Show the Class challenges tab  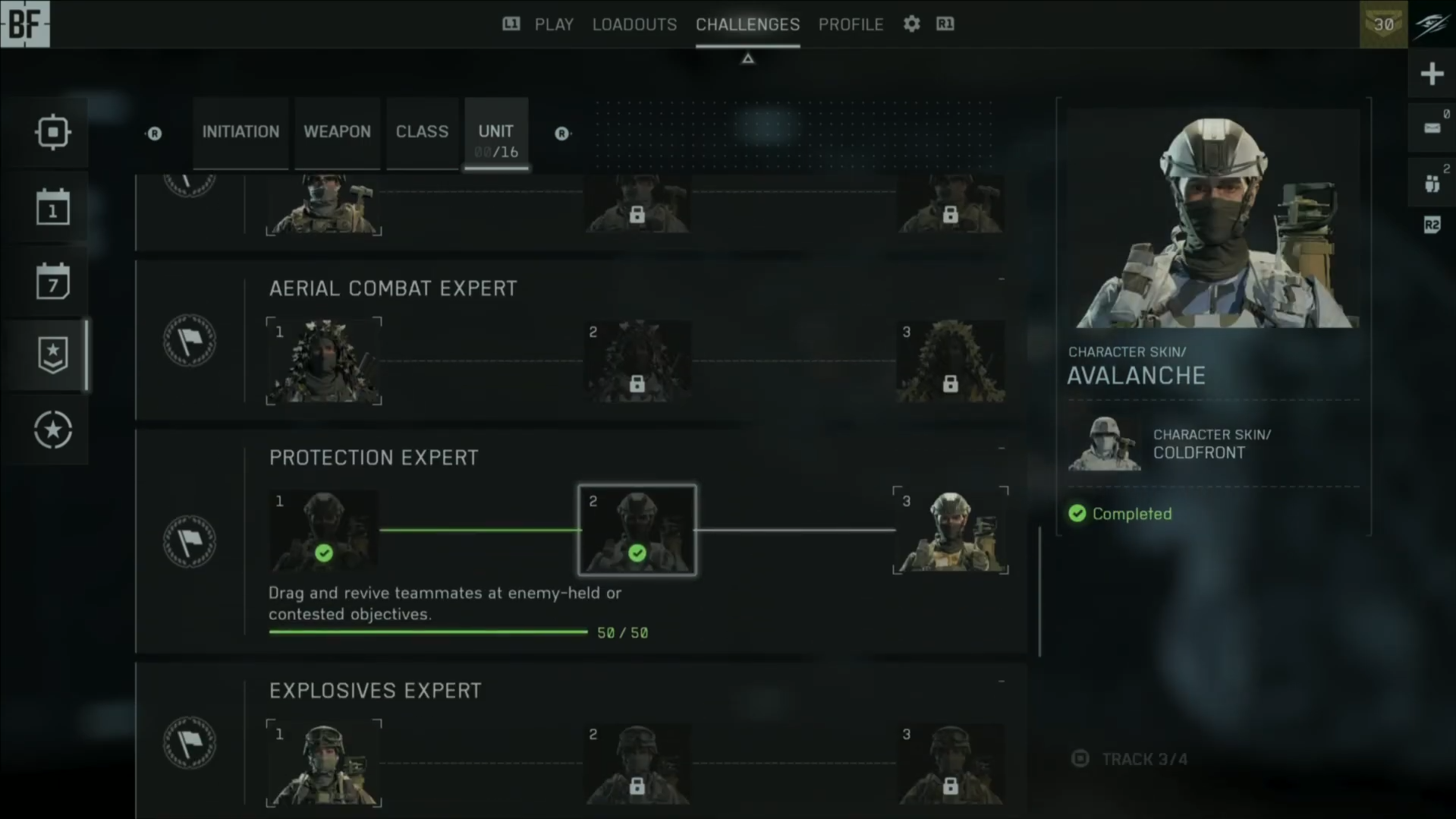[x=422, y=132]
